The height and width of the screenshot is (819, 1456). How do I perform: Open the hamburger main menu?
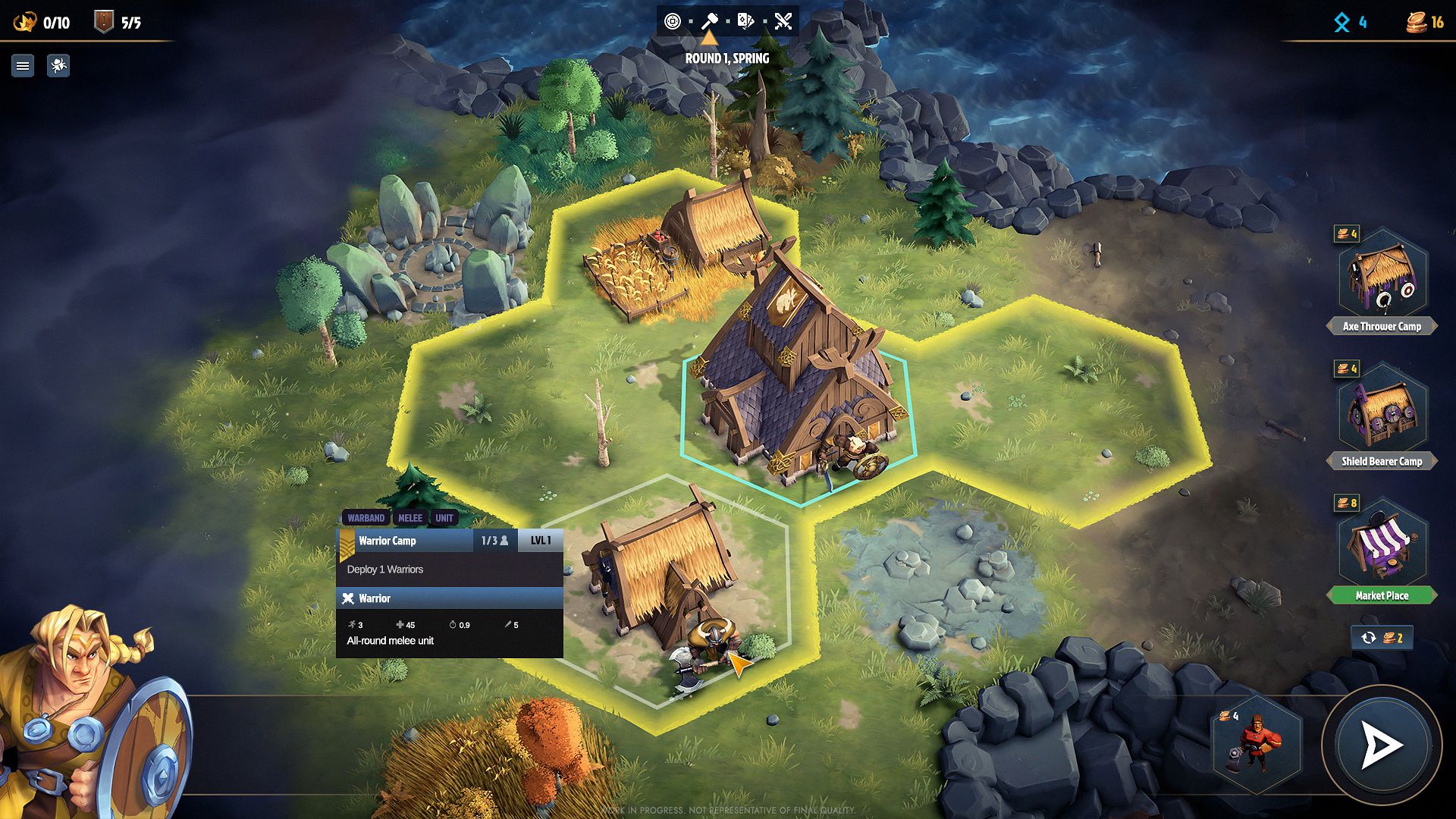(23, 66)
